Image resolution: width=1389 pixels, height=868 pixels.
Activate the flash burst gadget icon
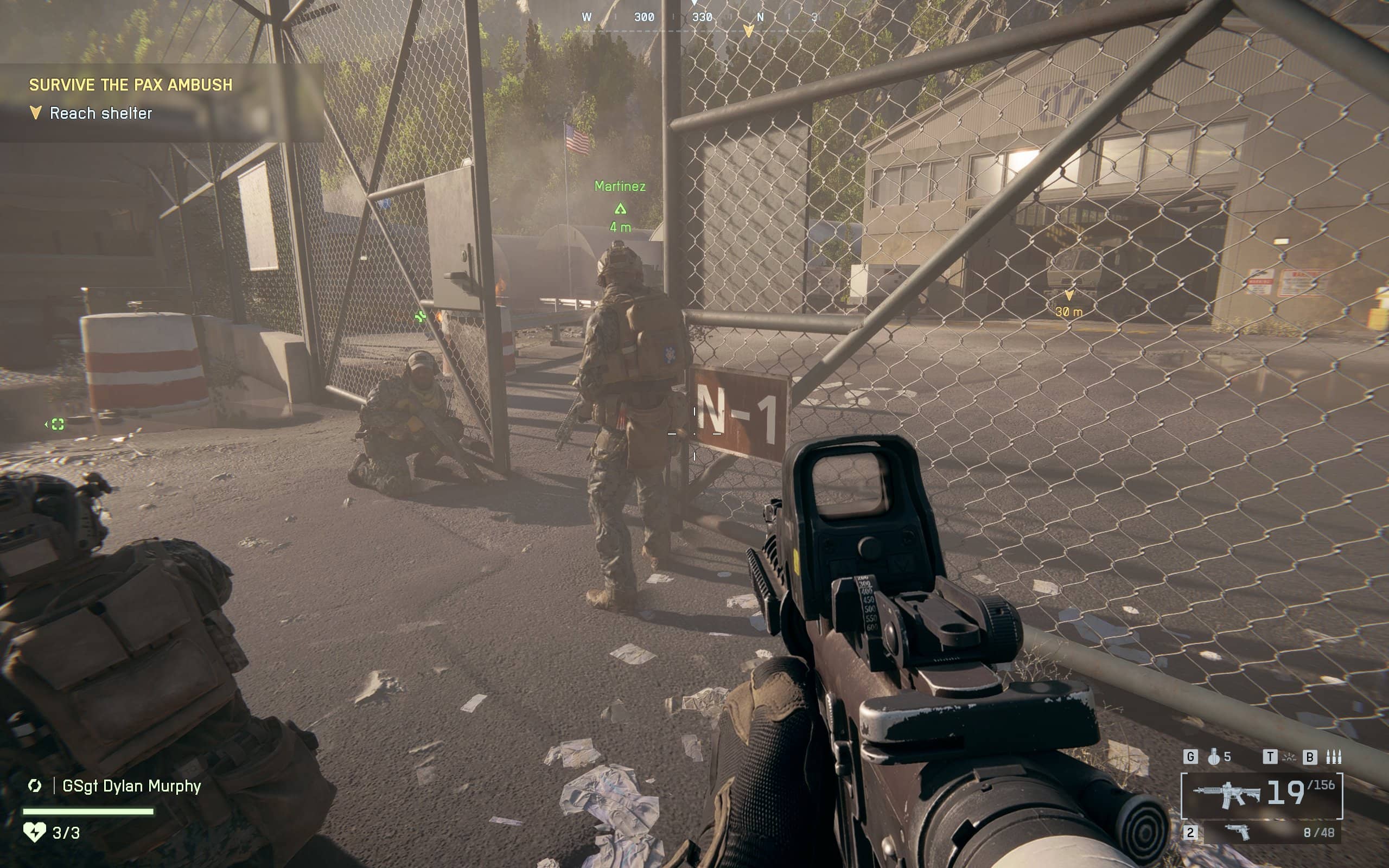(1289, 757)
